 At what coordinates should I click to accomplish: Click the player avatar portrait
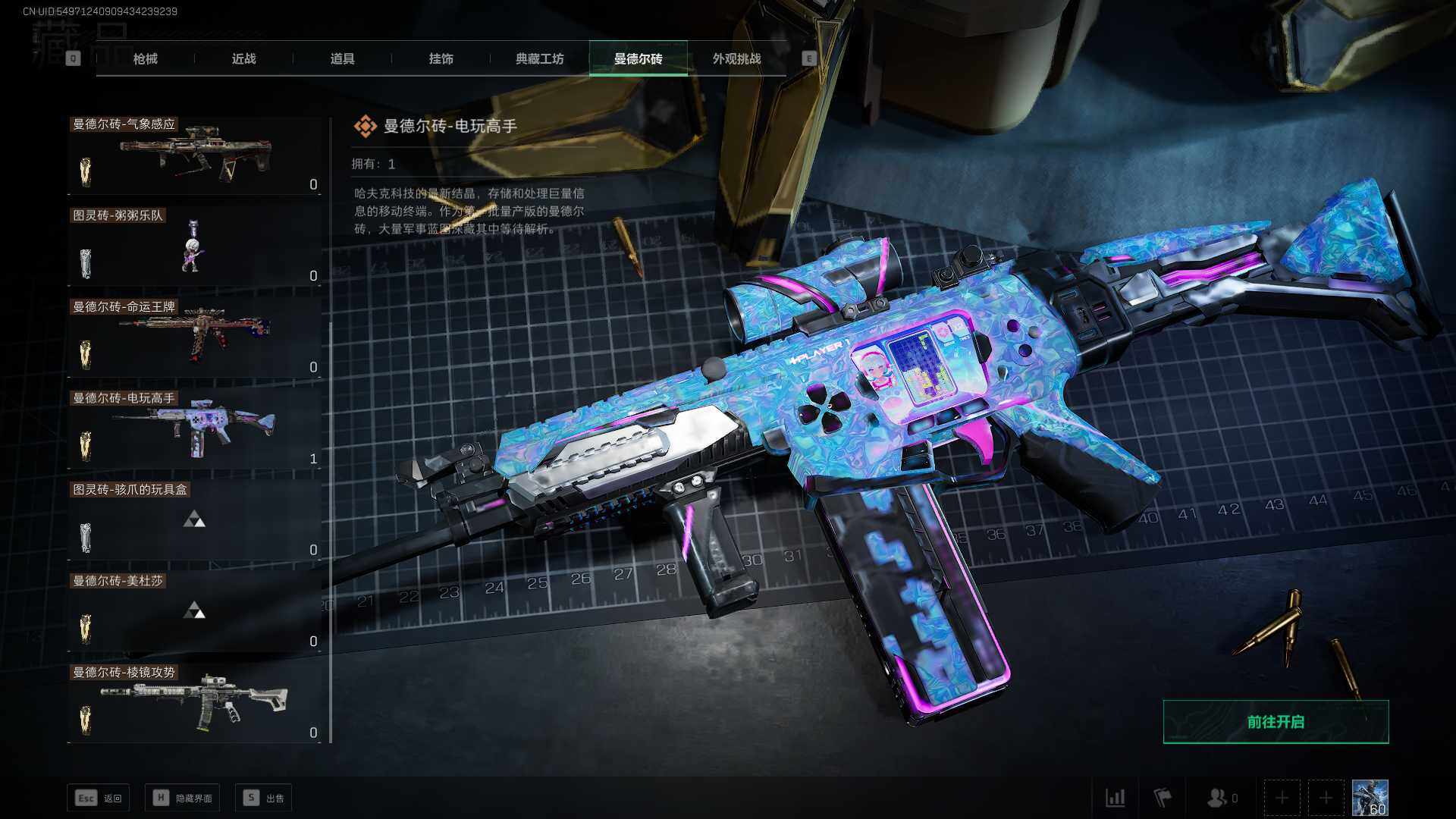(1370, 798)
